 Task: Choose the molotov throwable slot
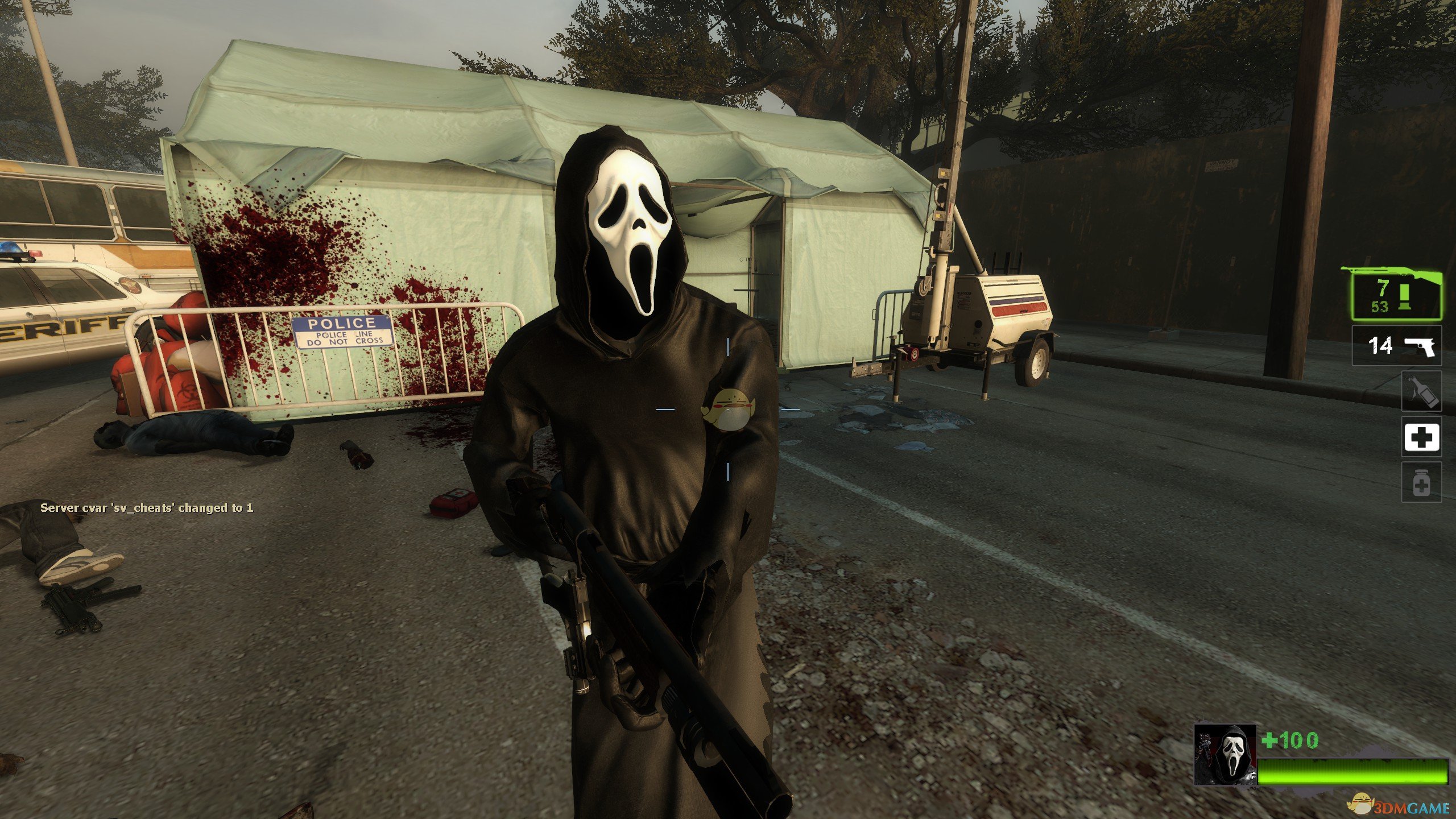[1421, 391]
